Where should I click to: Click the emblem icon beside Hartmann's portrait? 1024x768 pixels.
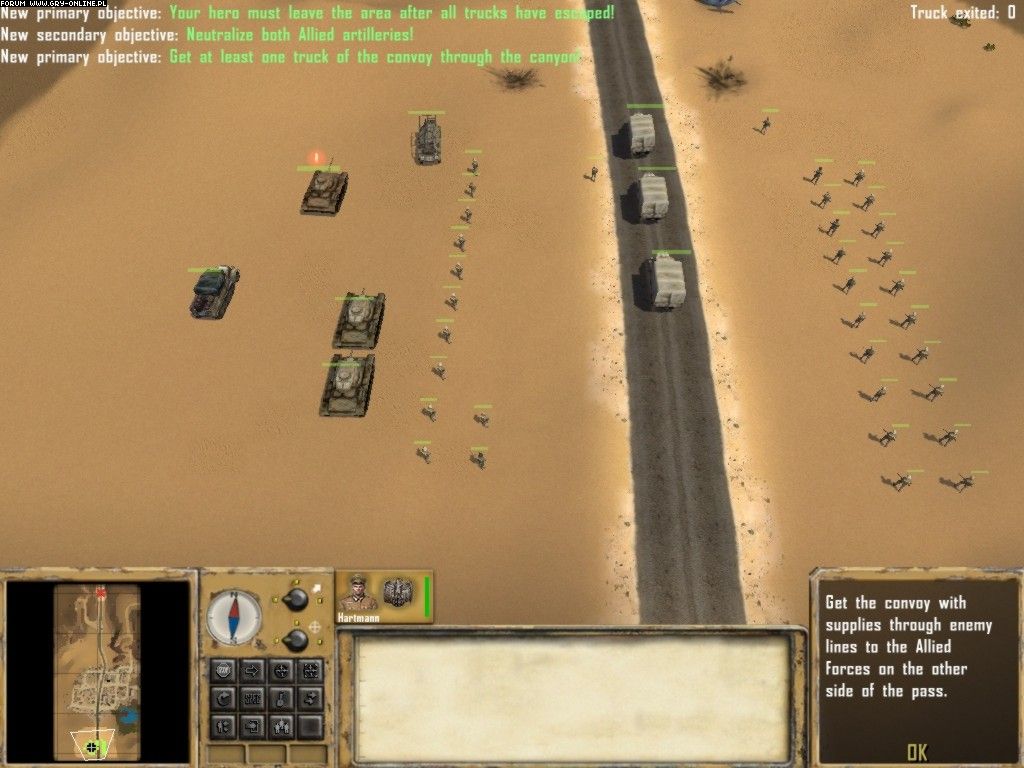point(398,592)
